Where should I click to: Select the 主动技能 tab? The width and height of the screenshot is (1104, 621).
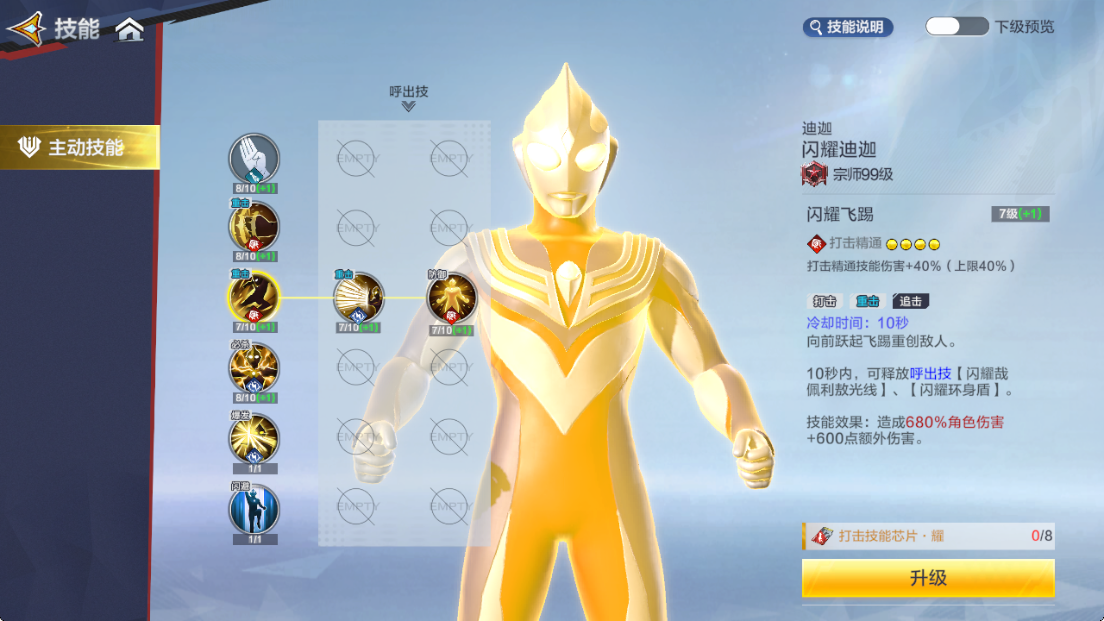click(80, 148)
